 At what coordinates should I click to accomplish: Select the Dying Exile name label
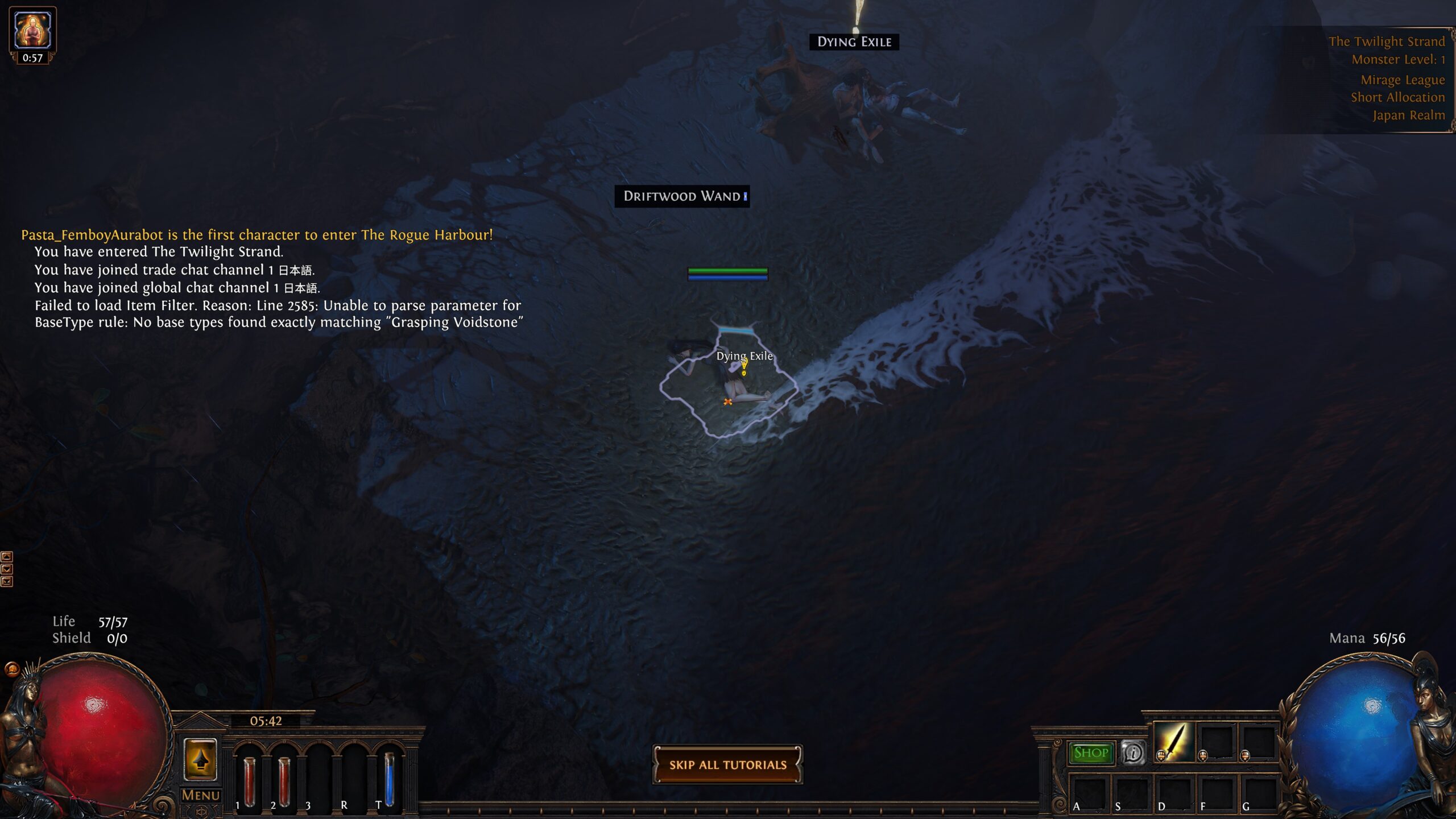pos(854,42)
